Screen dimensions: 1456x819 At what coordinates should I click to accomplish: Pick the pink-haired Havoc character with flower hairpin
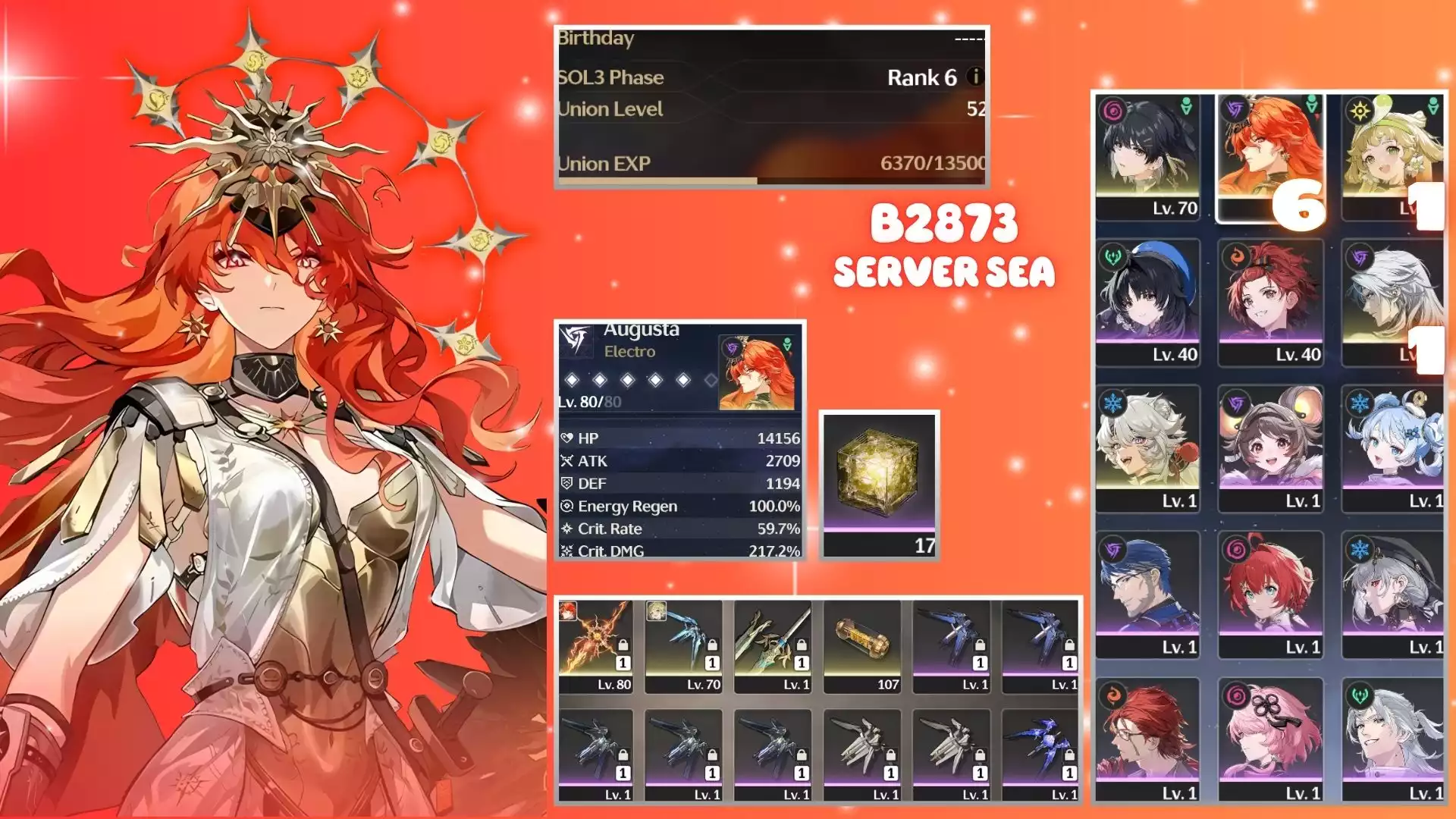pos(1270,741)
